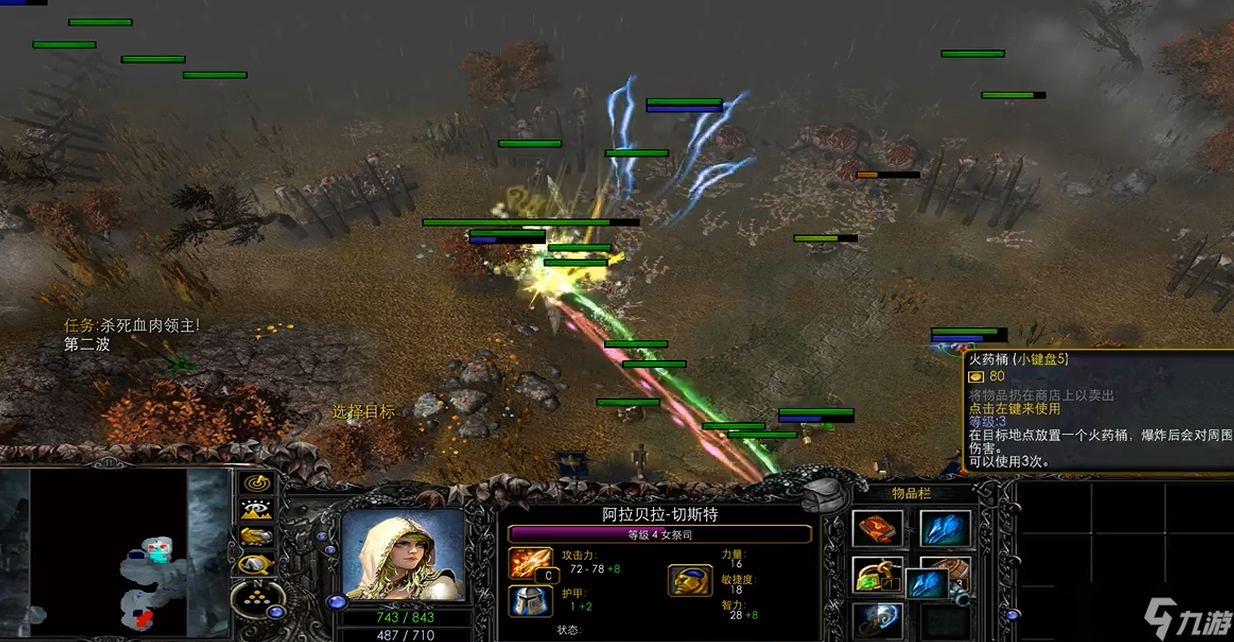Toggle creep camp display on minimap
1234x642 pixels.
click(x=257, y=562)
